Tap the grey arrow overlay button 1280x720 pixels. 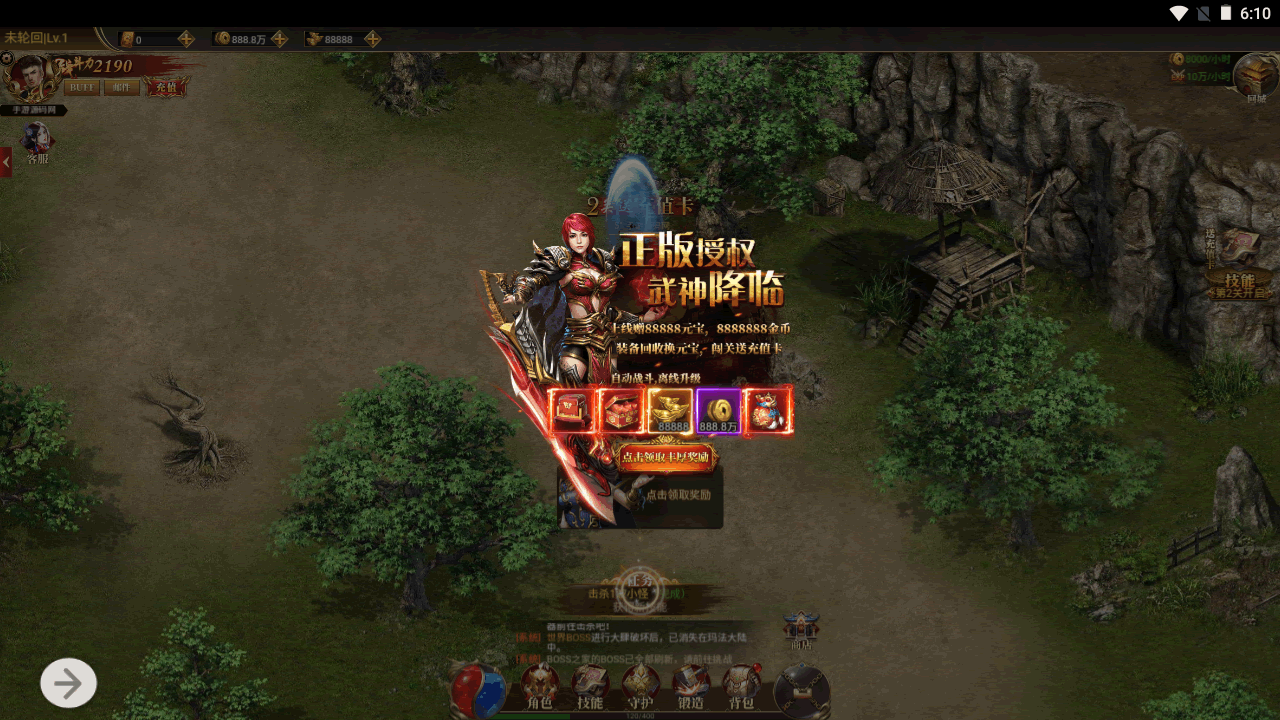pos(68,683)
